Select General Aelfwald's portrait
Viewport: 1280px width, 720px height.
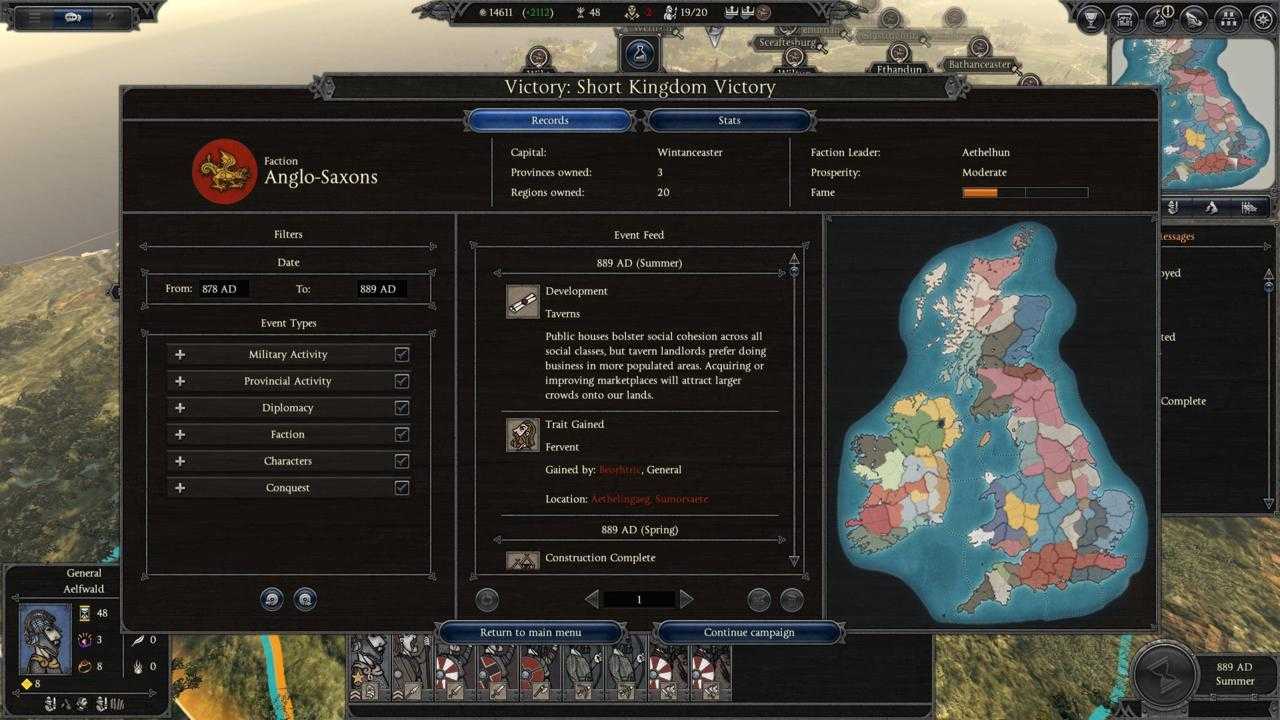[x=45, y=638]
